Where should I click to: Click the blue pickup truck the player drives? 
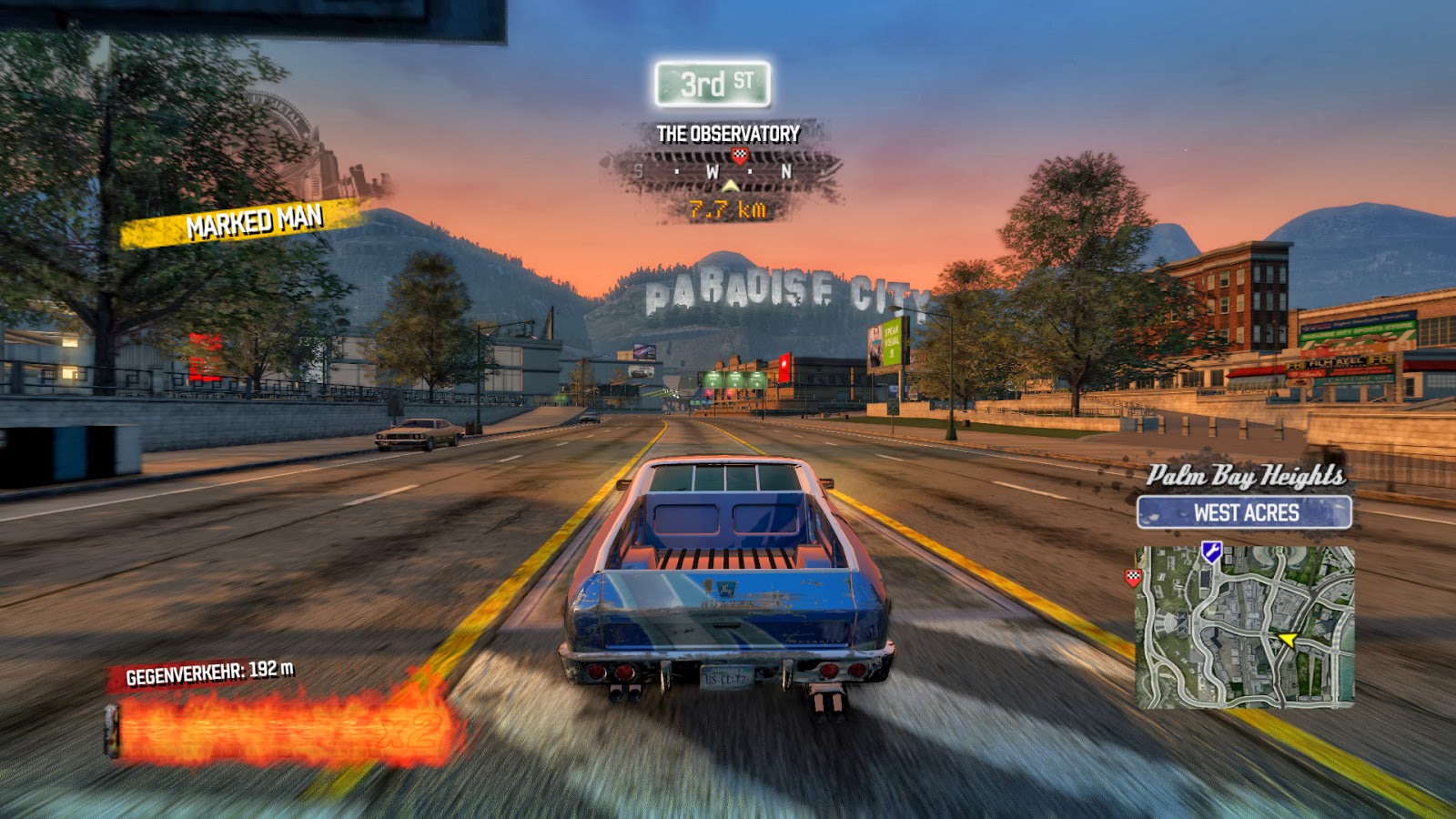[x=728, y=573]
